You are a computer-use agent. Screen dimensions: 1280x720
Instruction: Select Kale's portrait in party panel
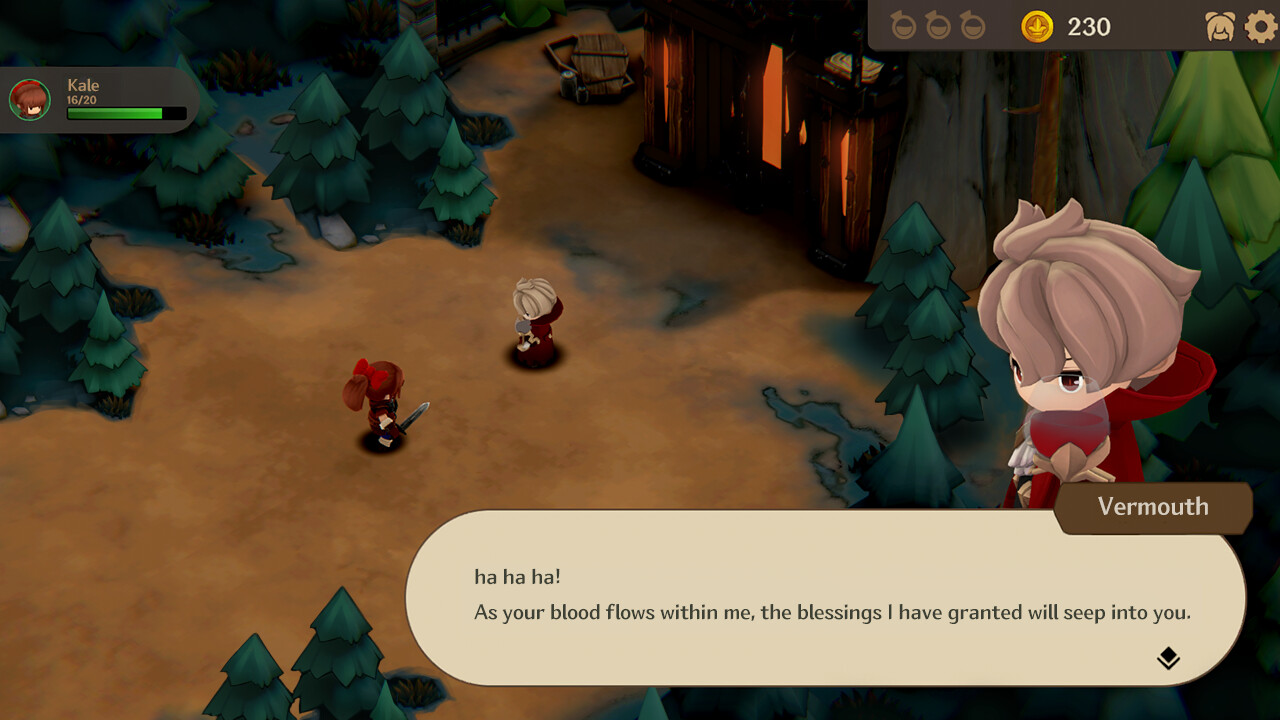(30, 100)
